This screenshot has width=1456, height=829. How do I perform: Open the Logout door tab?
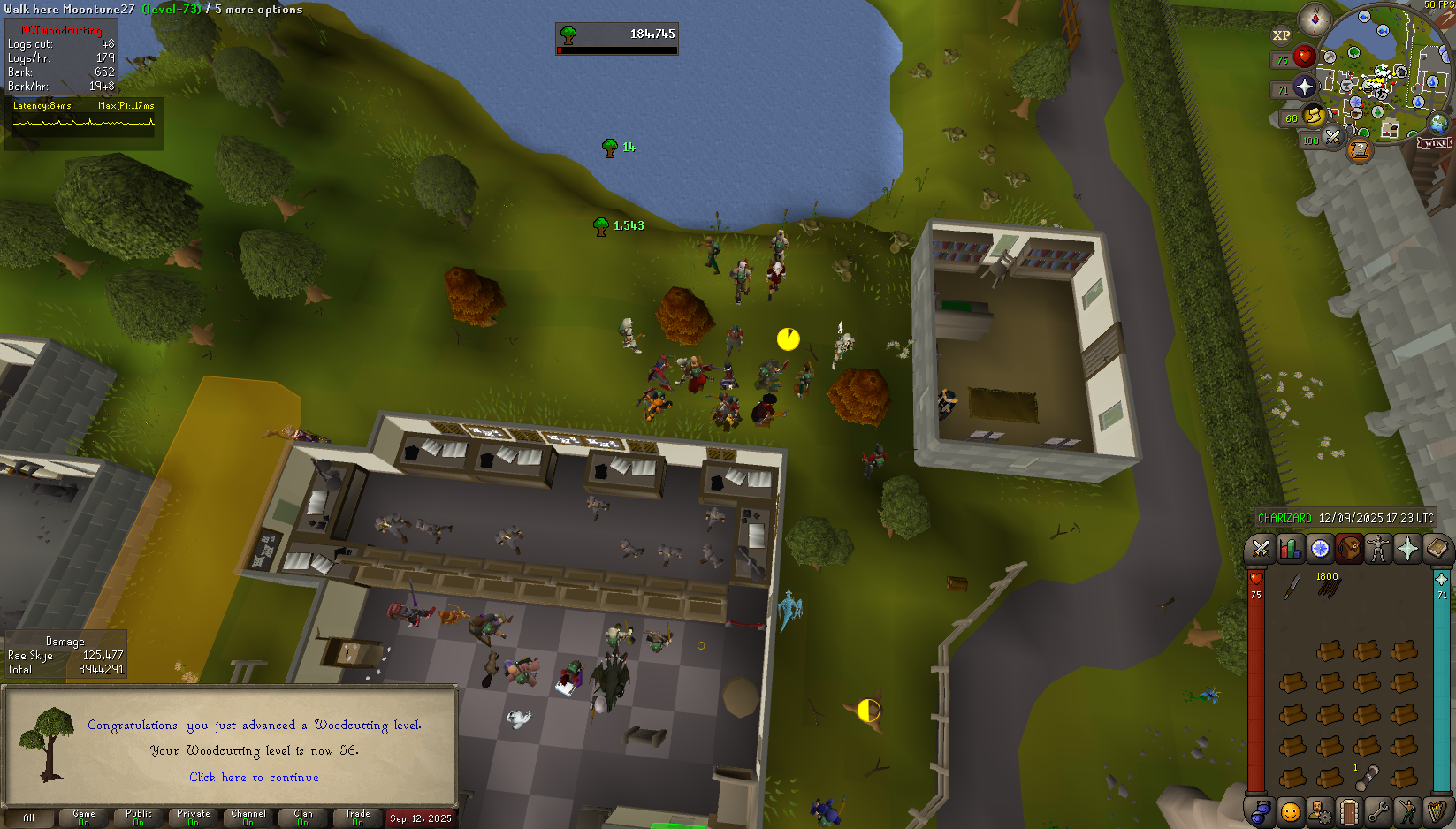[1348, 811]
